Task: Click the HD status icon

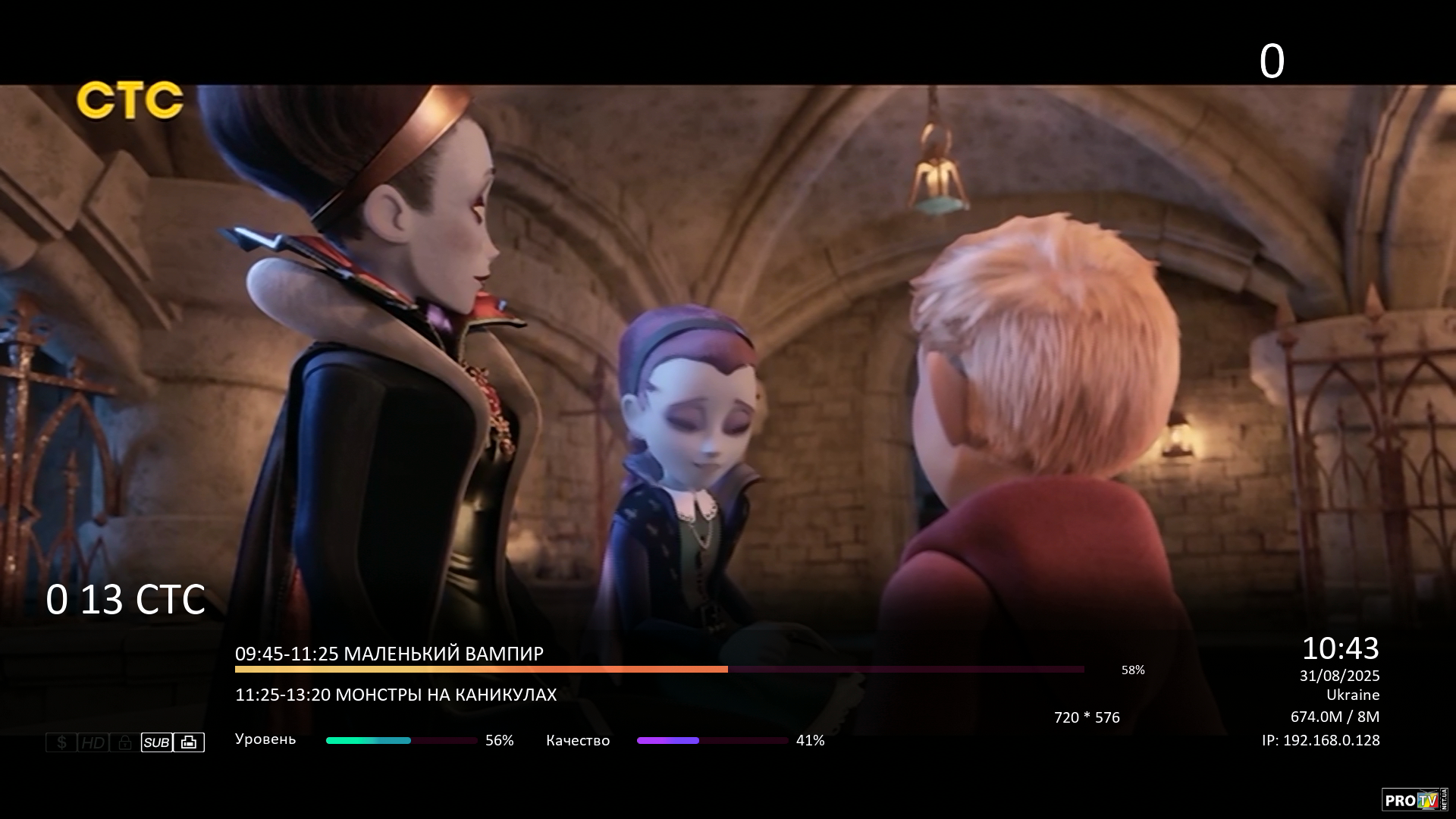Action: click(93, 742)
